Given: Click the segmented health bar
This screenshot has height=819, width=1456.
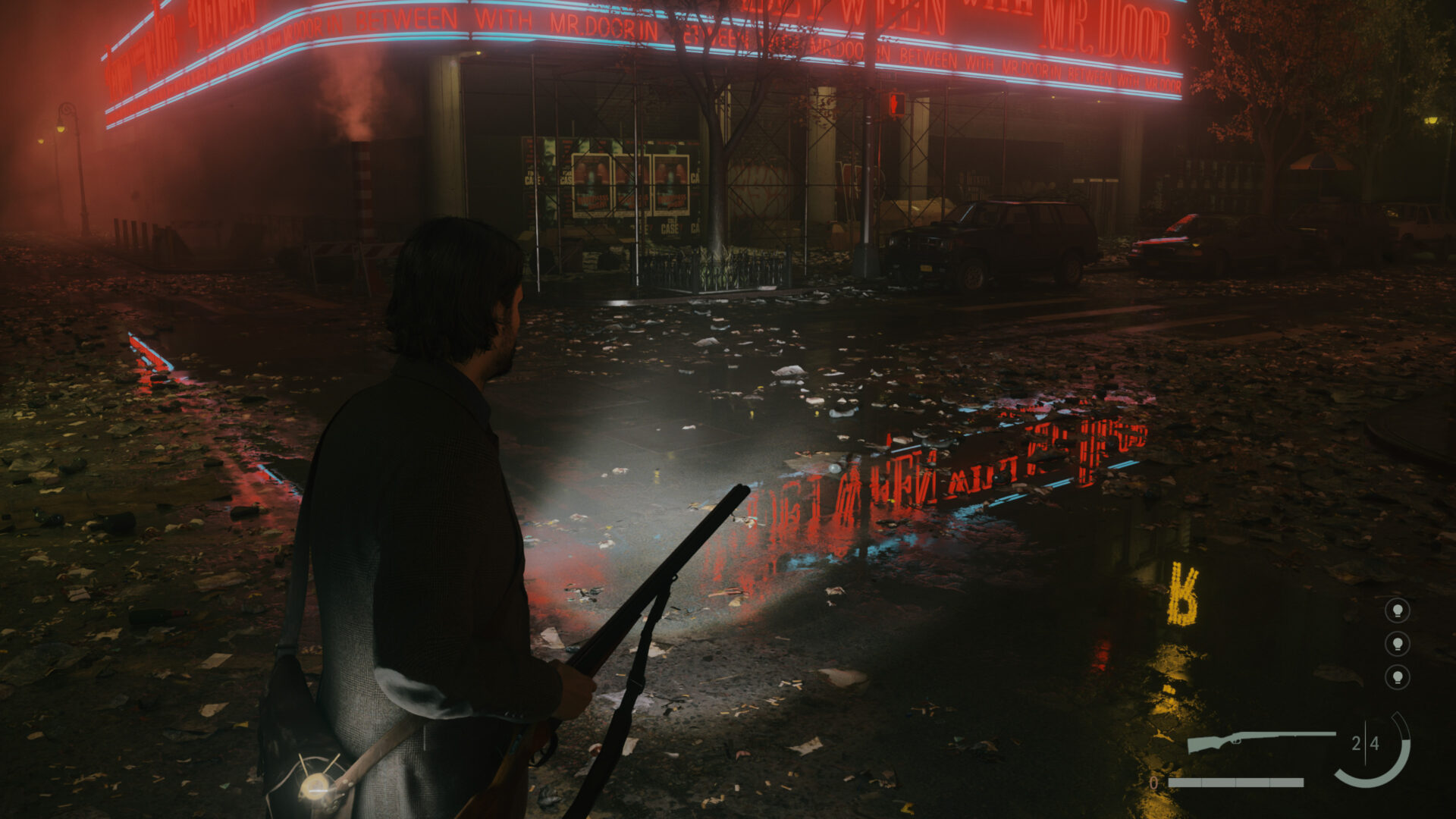Looking at the screenshot, I should click(1236, 784).
